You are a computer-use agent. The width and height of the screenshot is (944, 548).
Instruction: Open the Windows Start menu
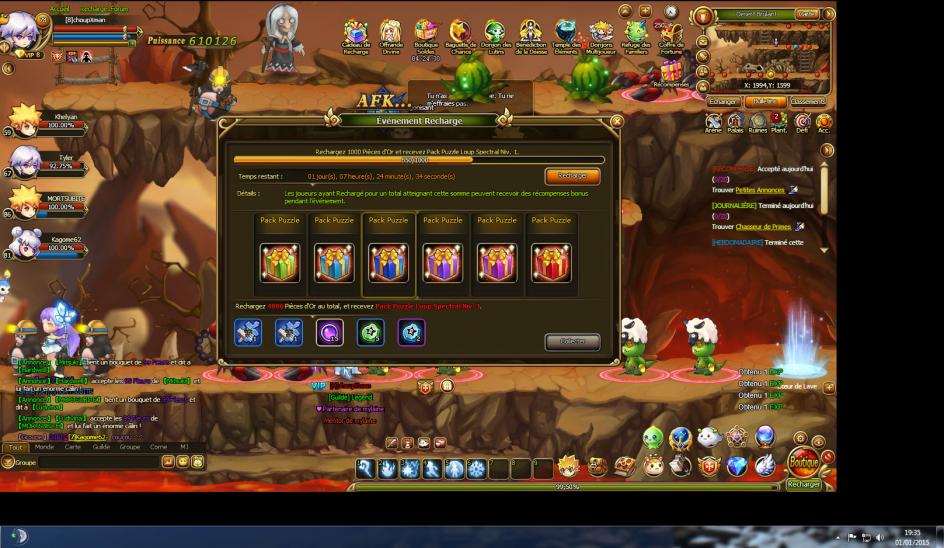tap(15, 536)
